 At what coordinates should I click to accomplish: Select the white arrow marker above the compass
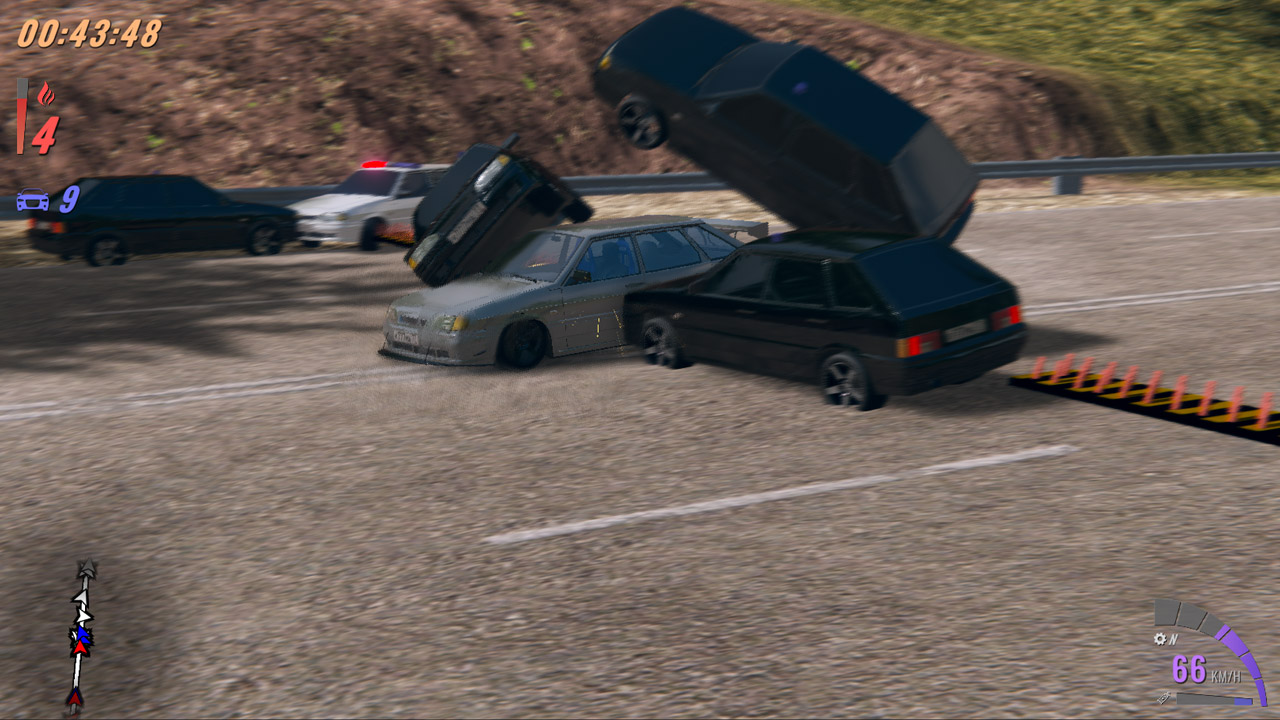tap(80, 597)
